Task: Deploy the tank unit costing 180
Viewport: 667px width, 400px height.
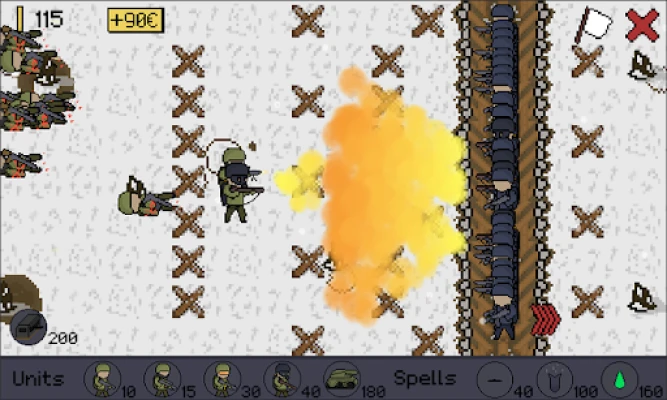Action: coord(343,379)
